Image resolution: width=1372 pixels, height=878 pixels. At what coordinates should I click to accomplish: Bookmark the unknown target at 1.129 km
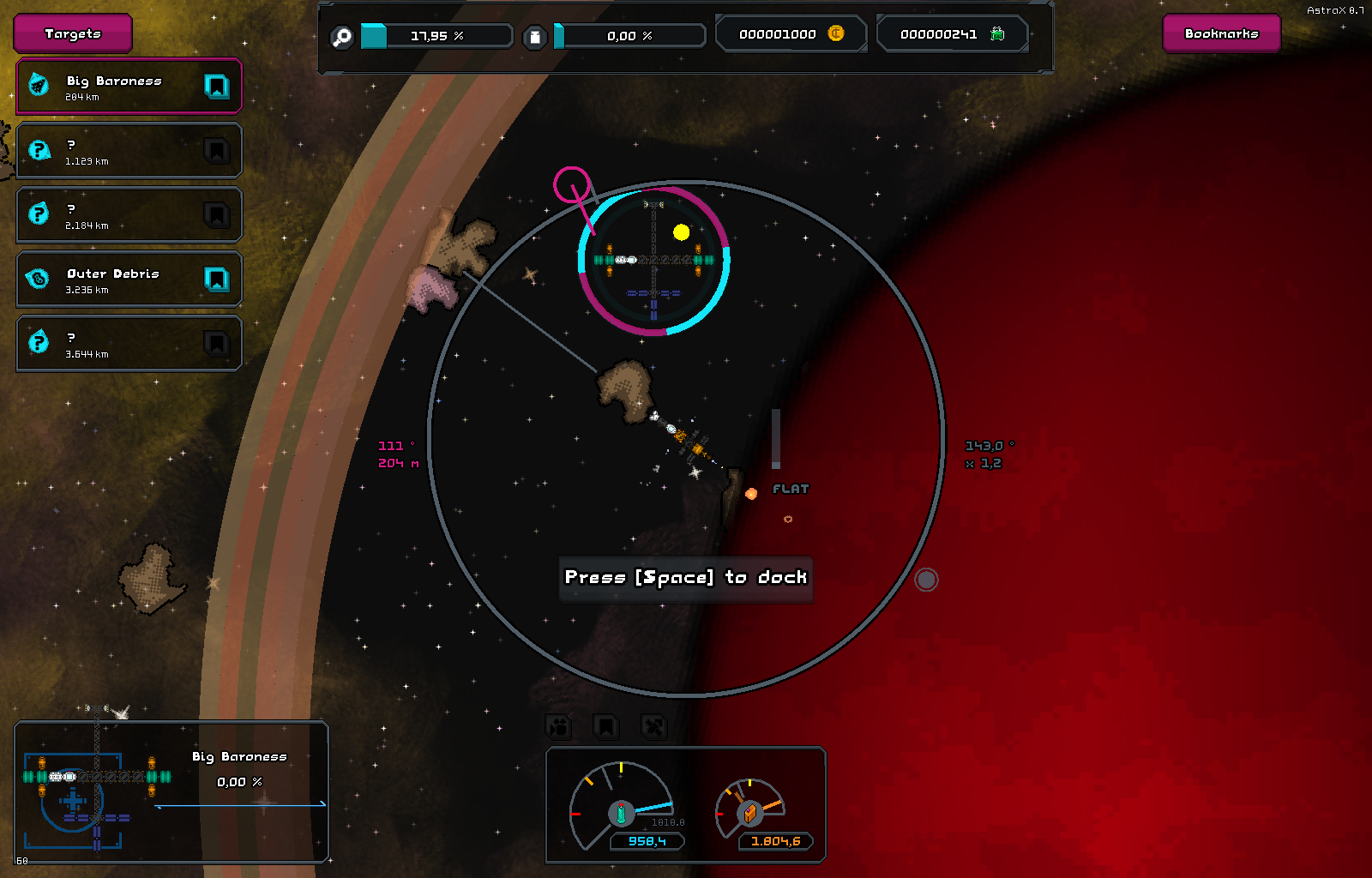(216, 151)
